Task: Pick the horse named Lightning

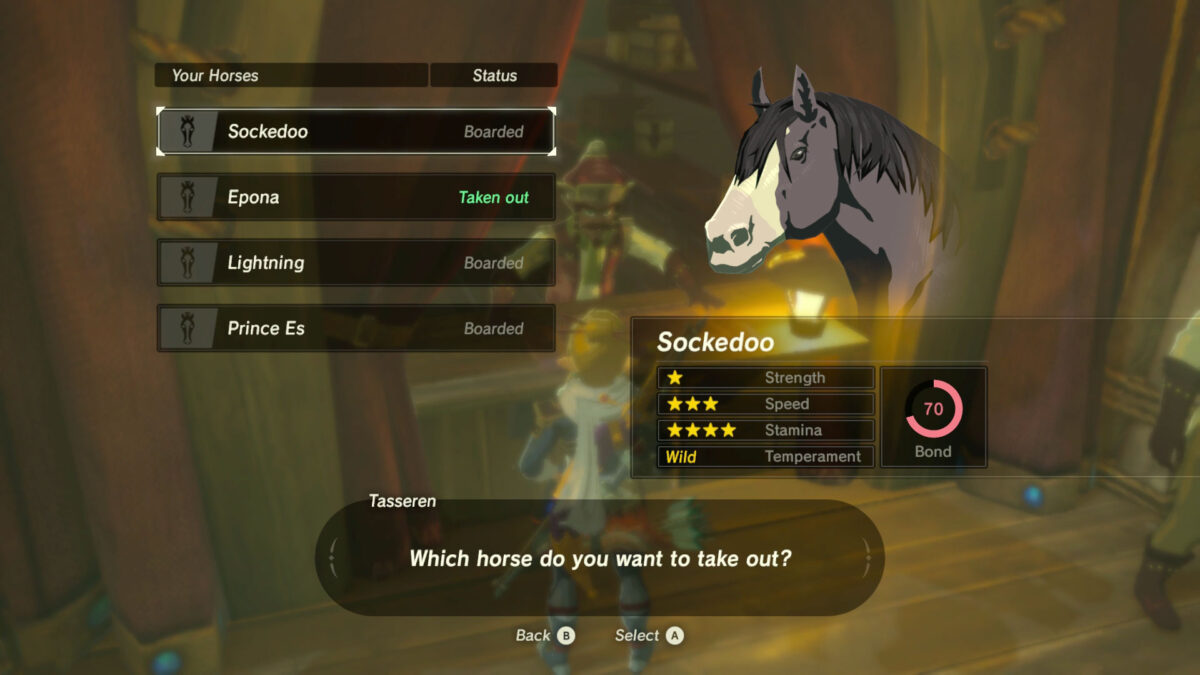Action: tap(355, 263)
